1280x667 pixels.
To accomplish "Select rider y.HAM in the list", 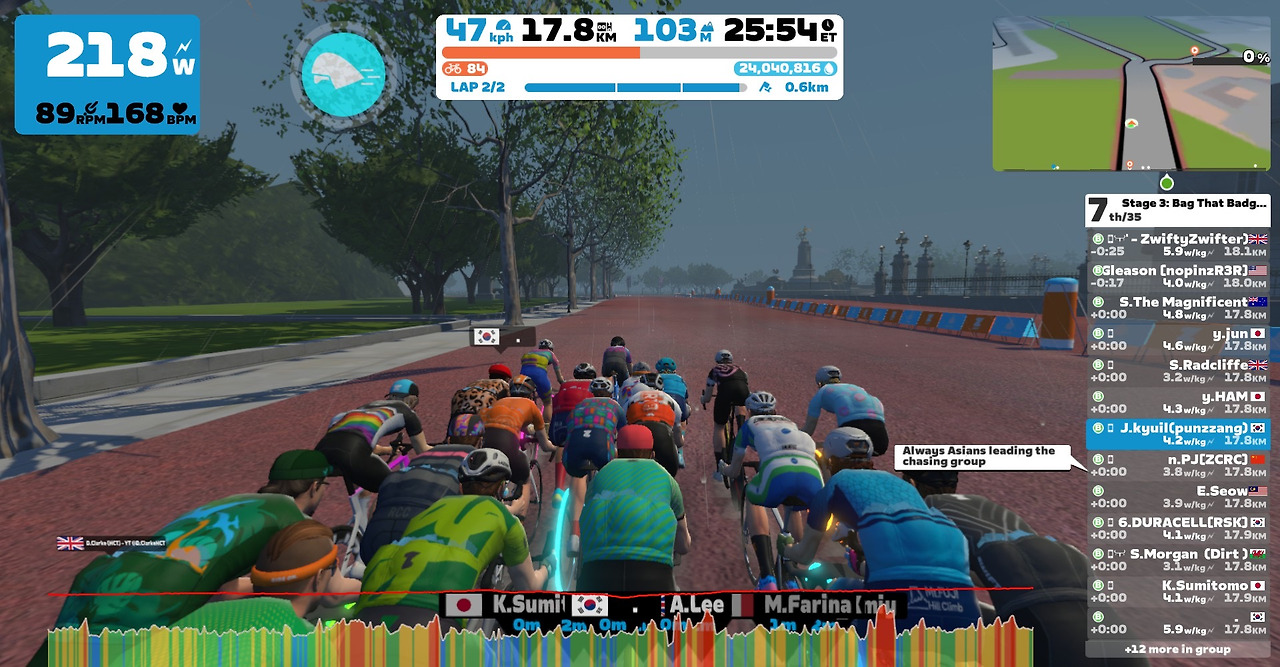I will pyautogui.click(x=1178, y=402).
